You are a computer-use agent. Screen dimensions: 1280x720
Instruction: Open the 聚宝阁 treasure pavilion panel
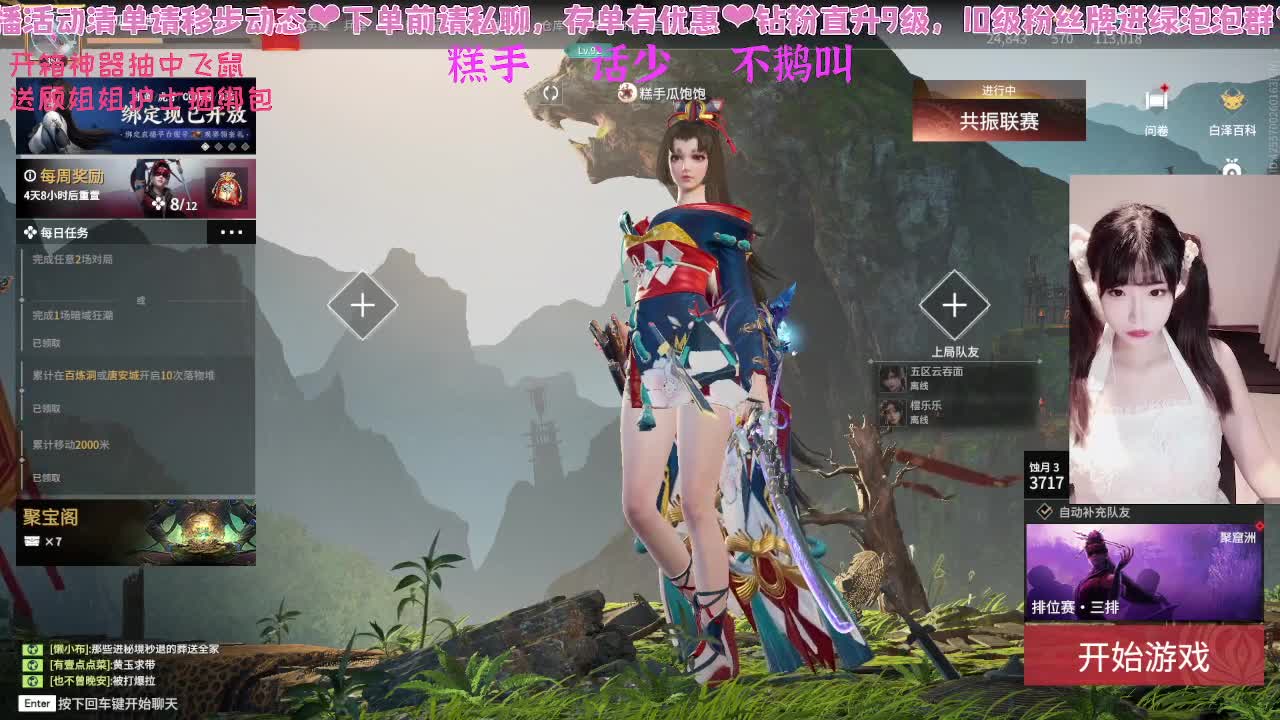pos(135,533)
